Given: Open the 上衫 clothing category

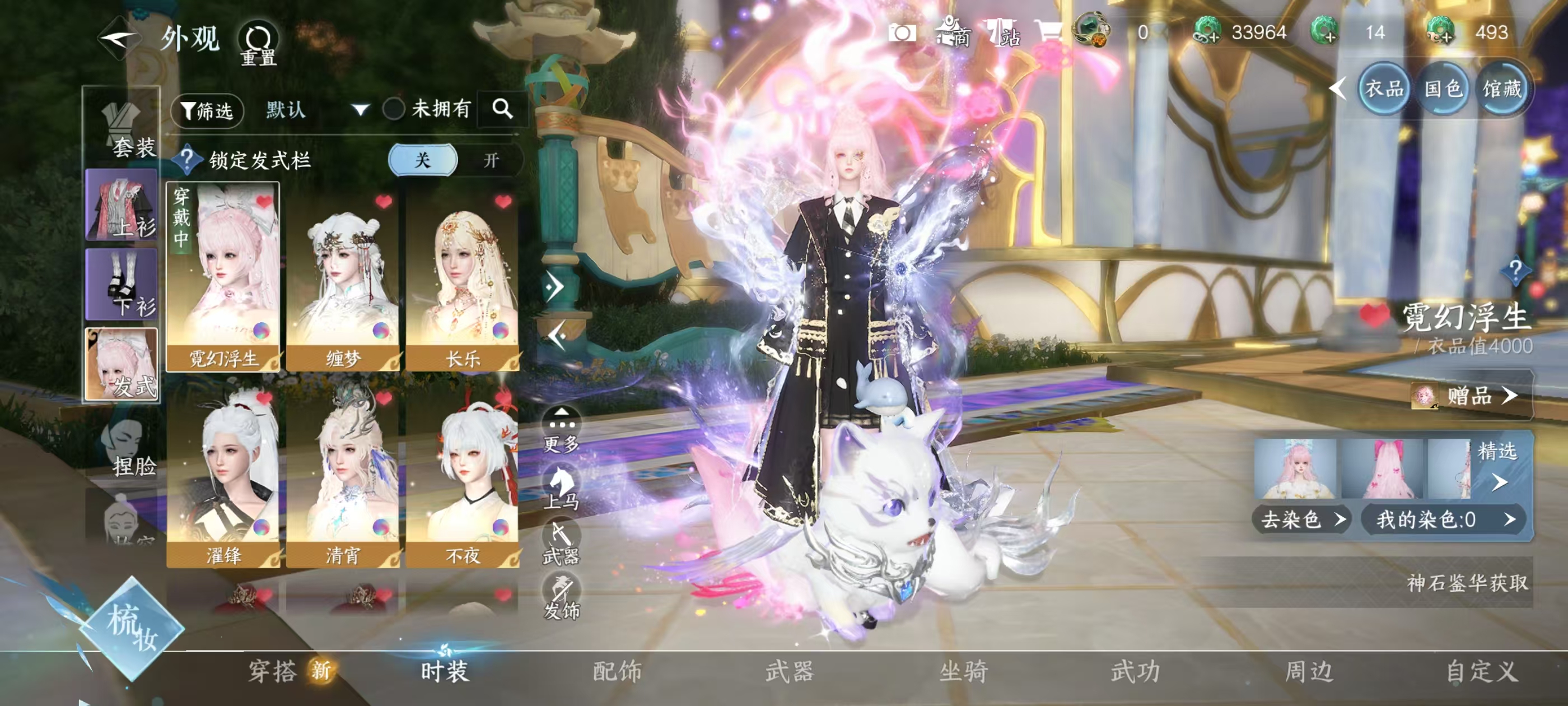Looking at the screenshot, I should point(122,205).
